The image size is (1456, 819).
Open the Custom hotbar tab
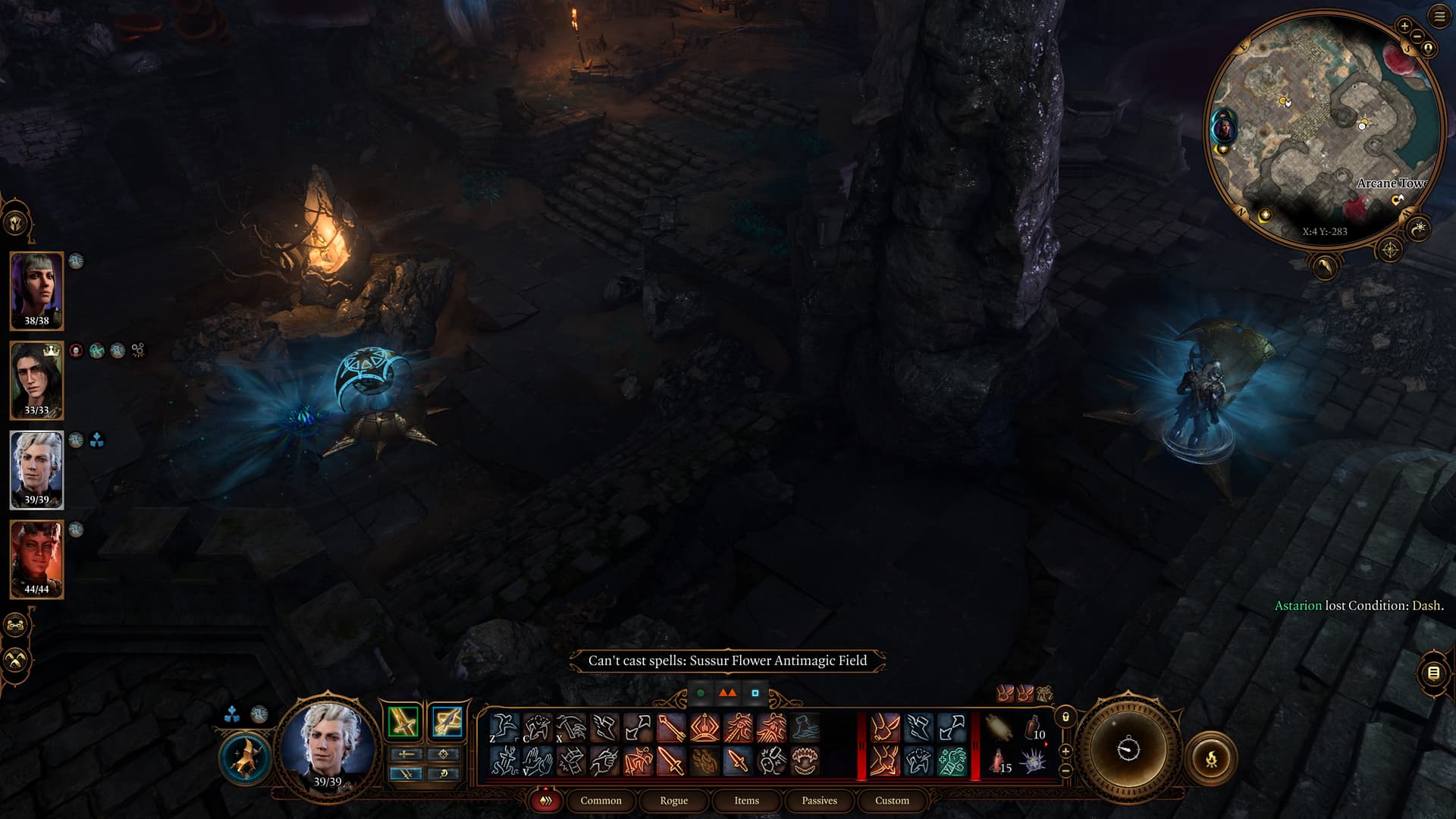point(892,800)
